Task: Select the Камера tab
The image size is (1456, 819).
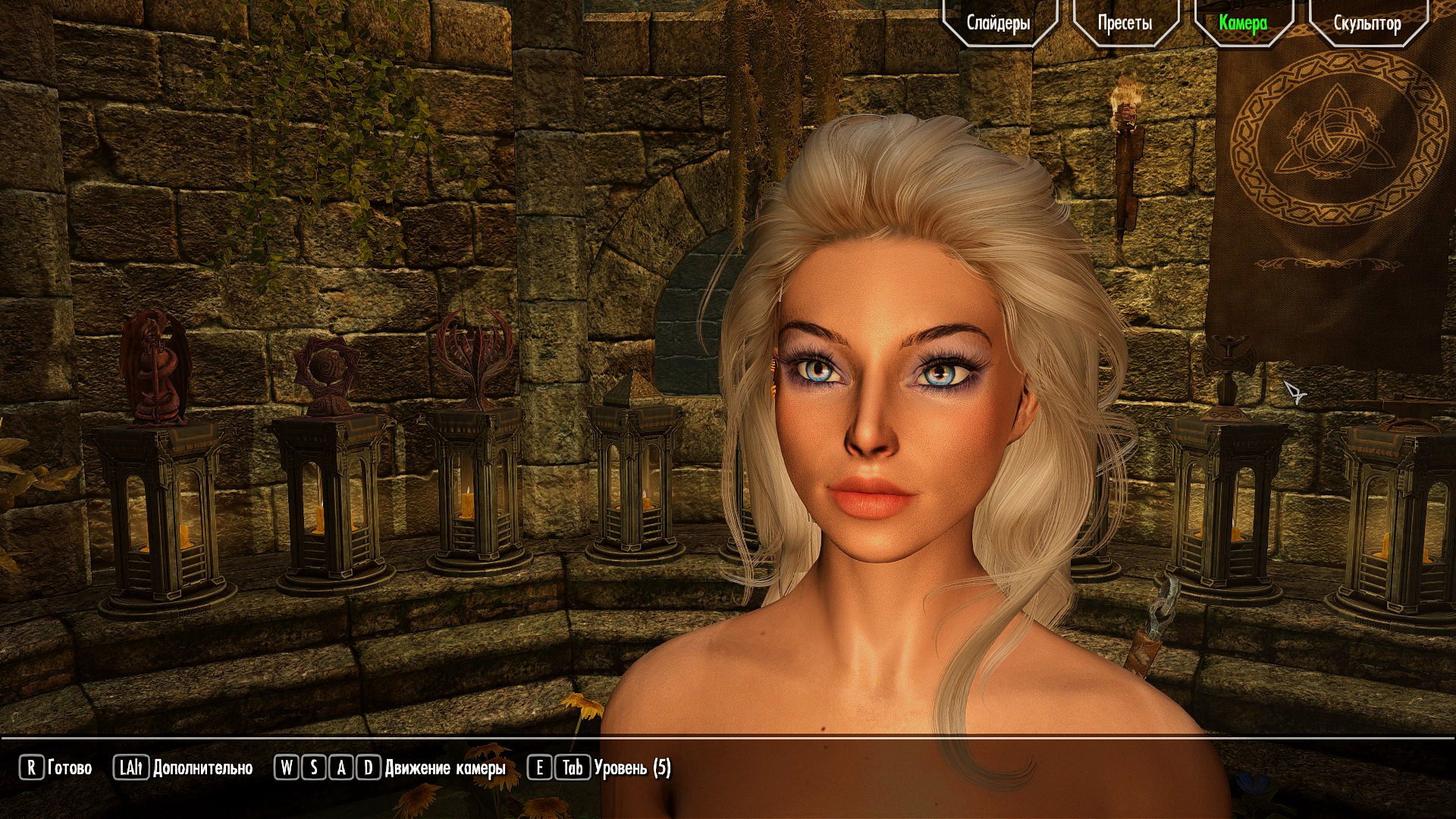Action: click(x=1244, y=23)
